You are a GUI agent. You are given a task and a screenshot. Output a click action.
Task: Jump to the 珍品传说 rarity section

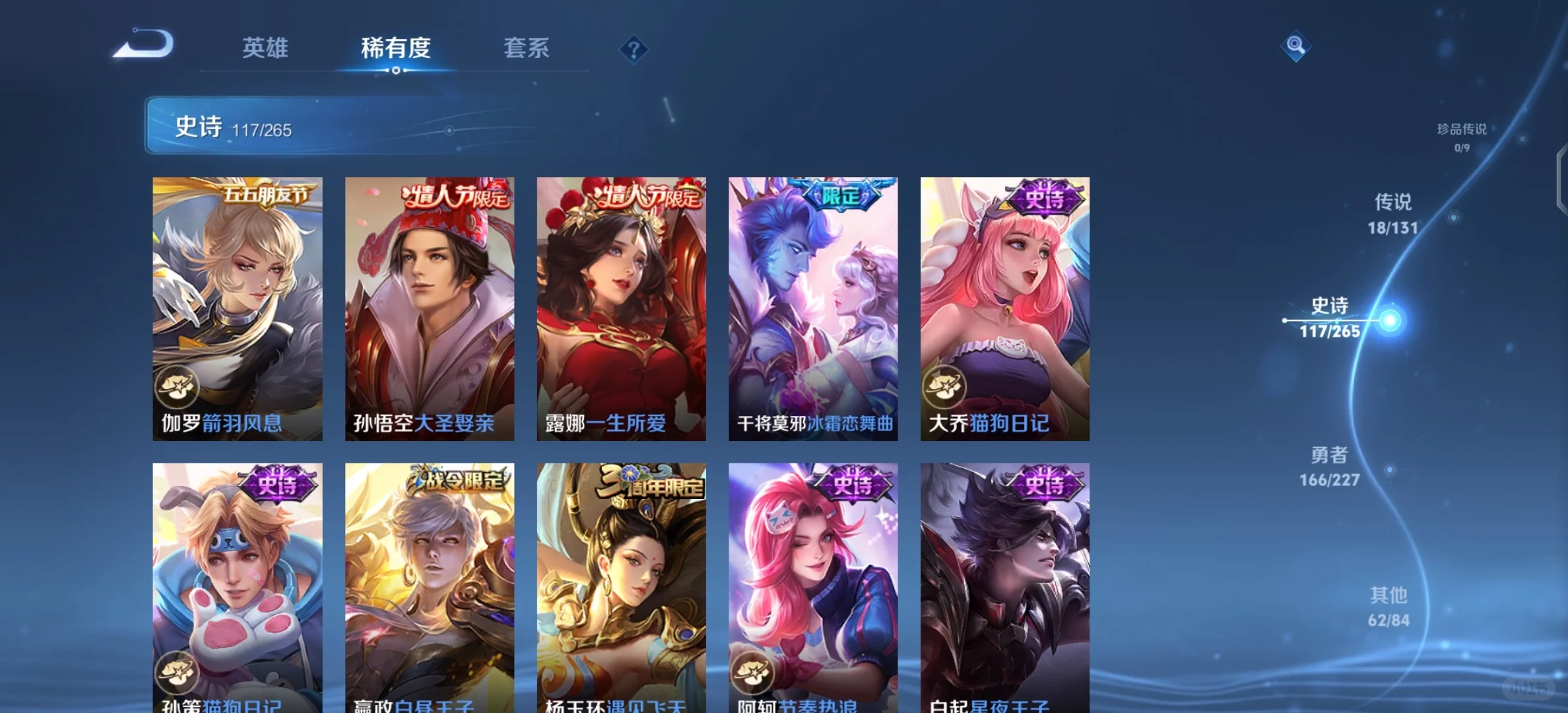tap(1462, 137)
